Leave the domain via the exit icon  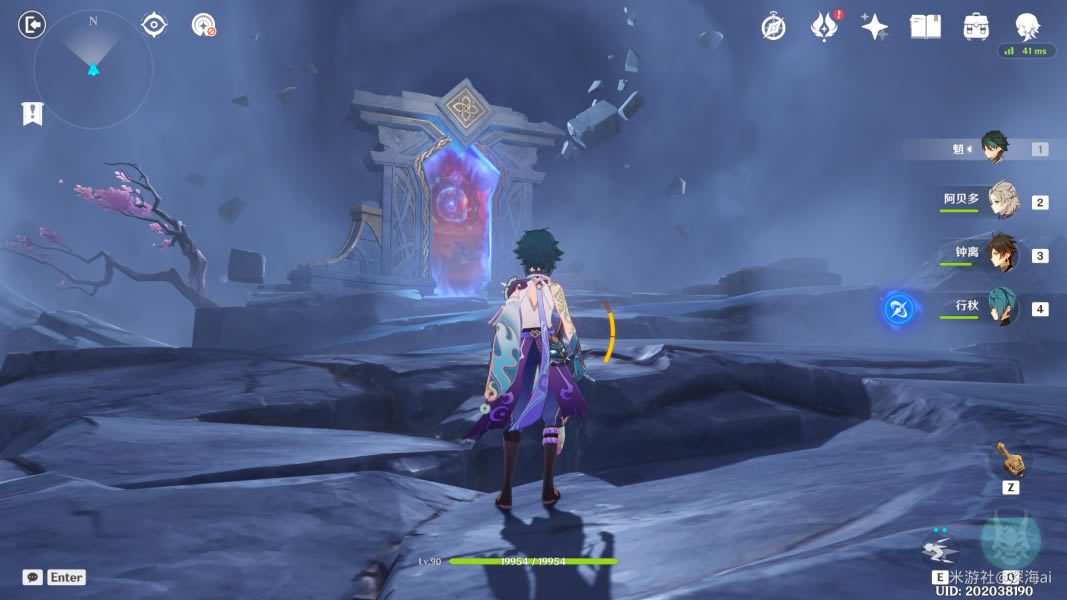32,25
